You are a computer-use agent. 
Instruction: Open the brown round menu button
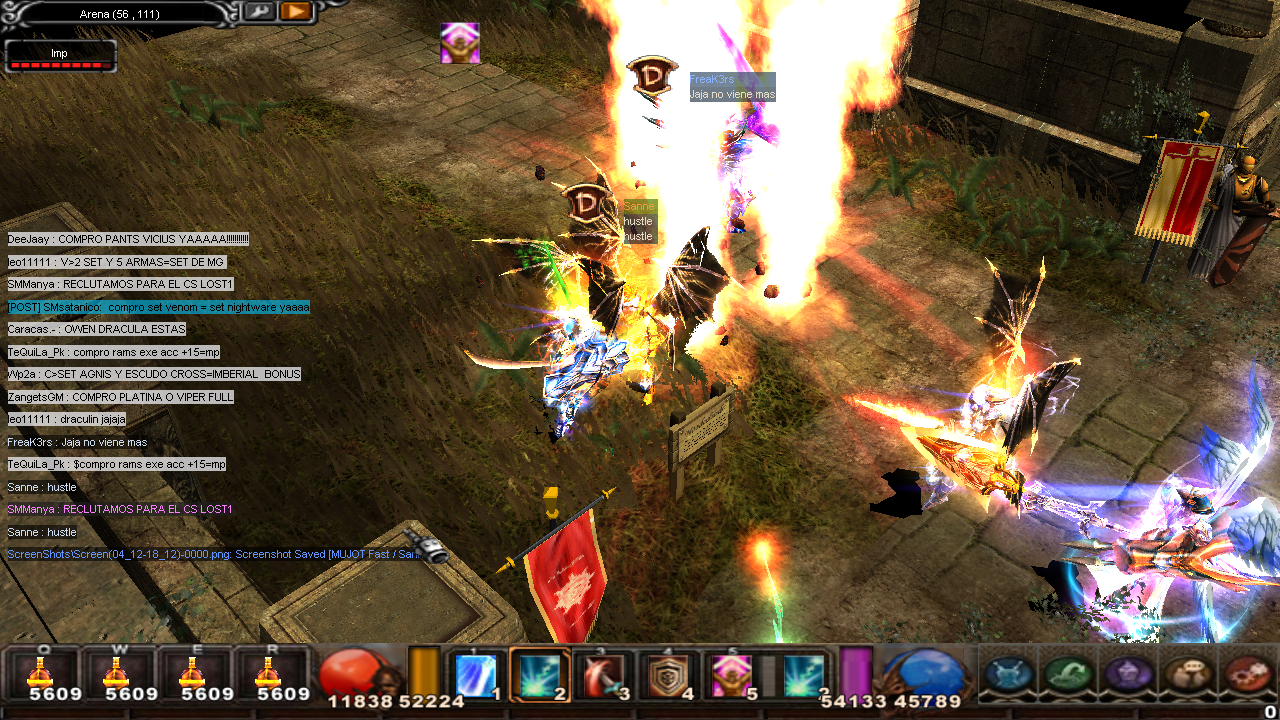pyautogui.click(x=1188, y=673)
